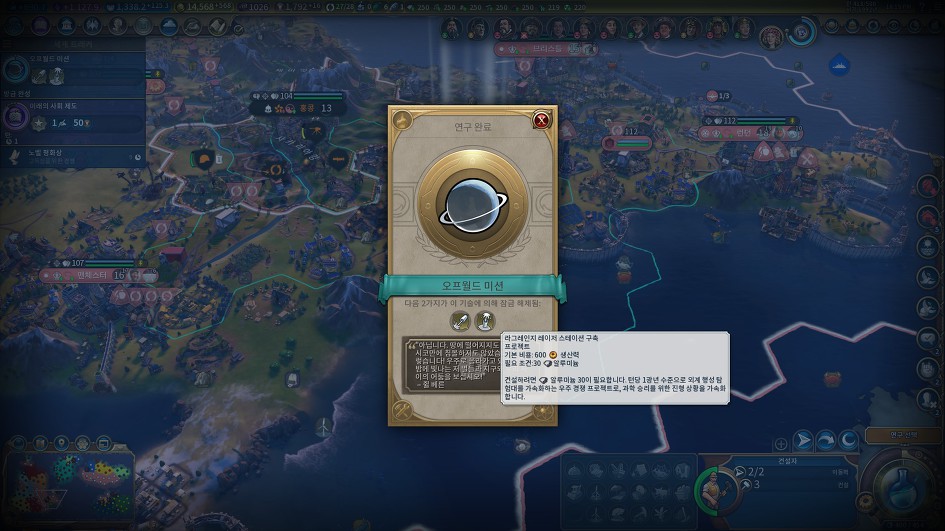
Task: Close the research complete popup
Action: tap(542, 120)
